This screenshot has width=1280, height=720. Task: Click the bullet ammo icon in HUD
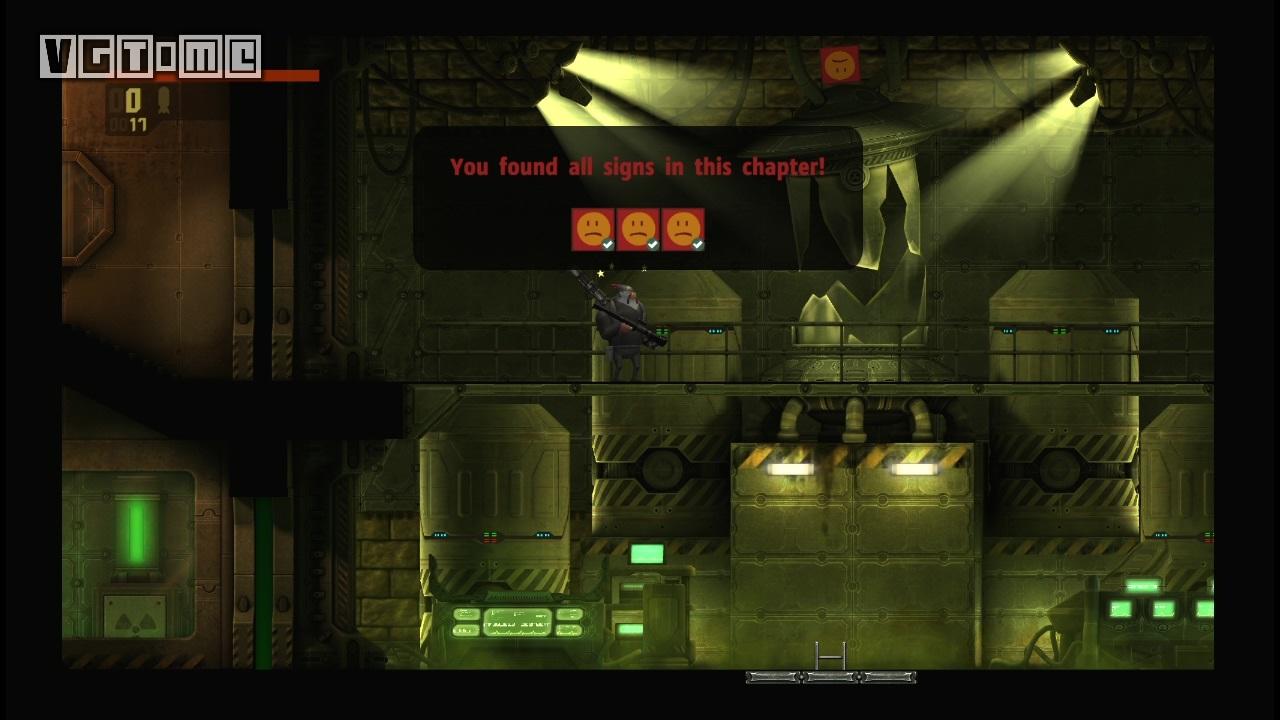[x=163, y=101]
